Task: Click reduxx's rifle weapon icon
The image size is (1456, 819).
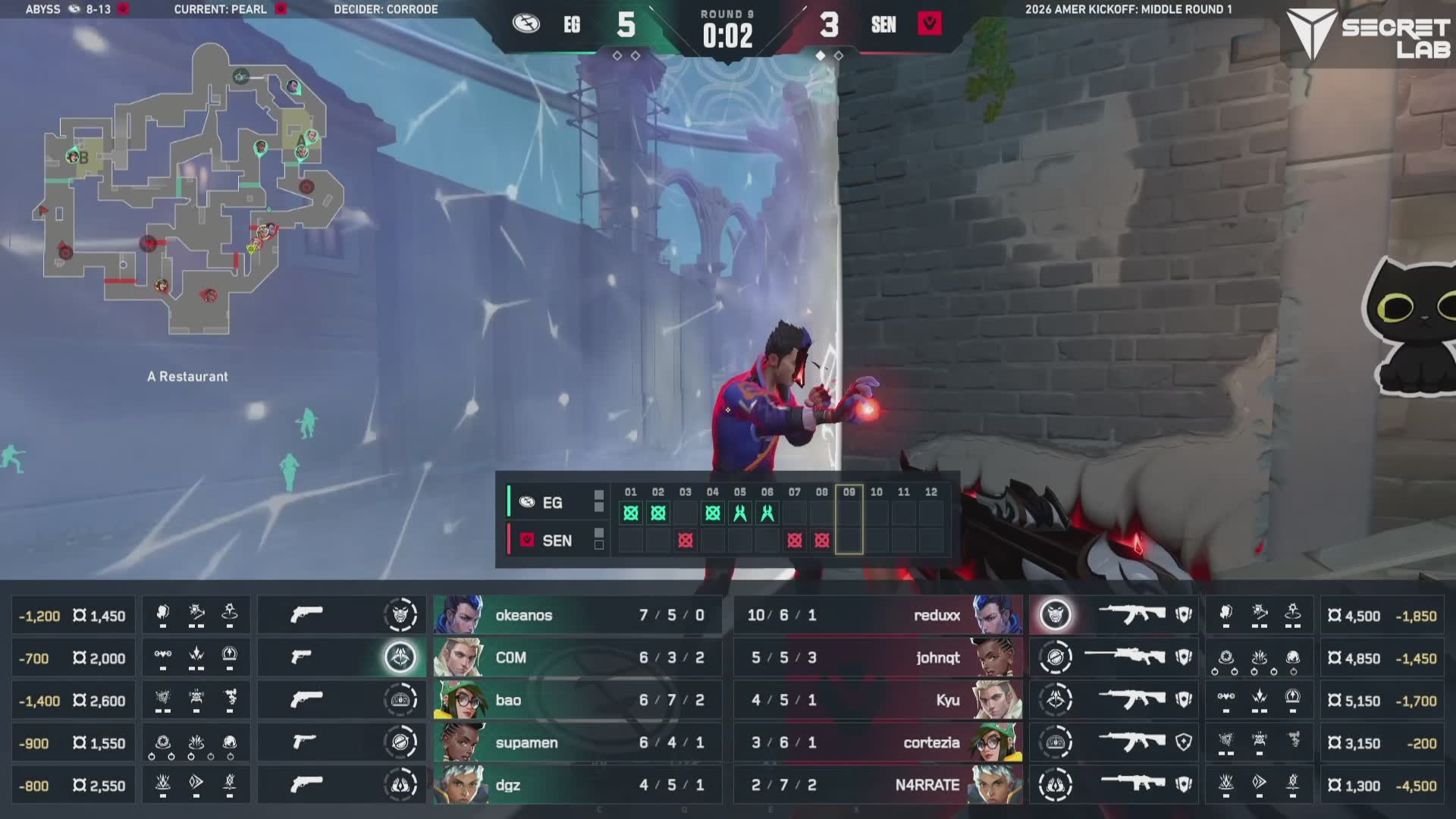Action: pyautogui.click(x=1131, y=615)
